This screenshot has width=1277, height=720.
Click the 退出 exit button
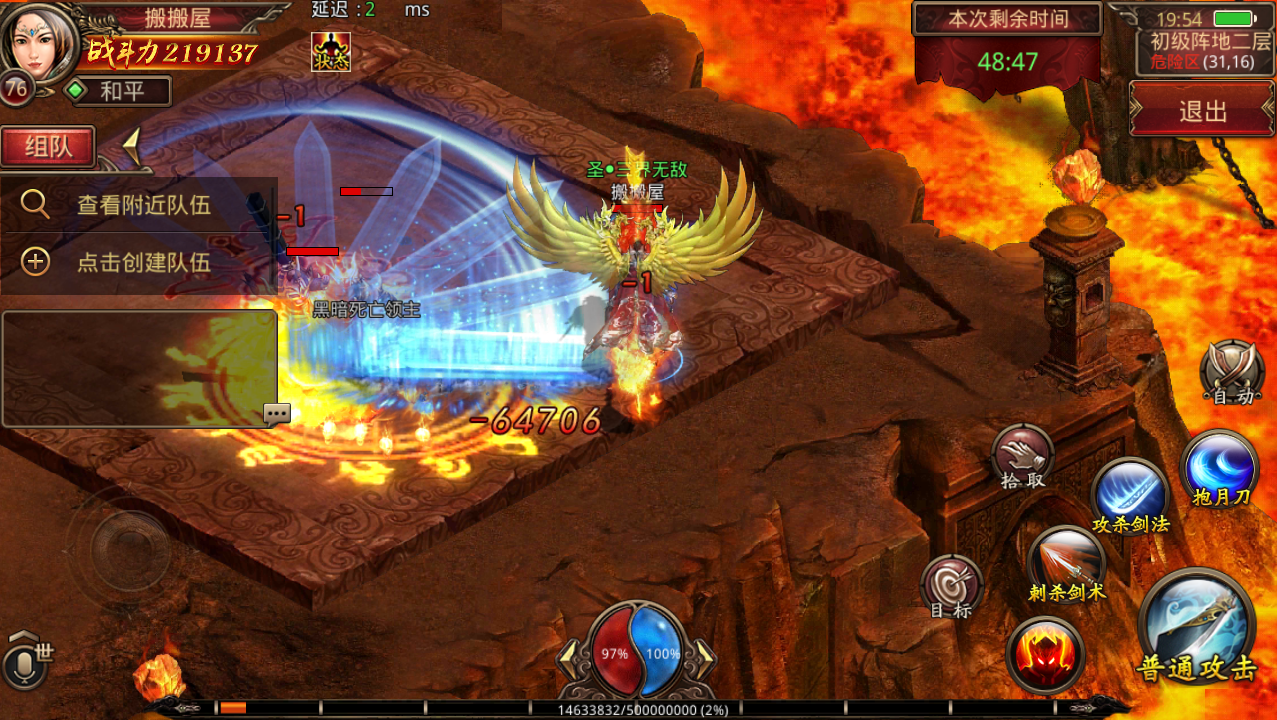pyautogui.click(x=1202, y=110)
